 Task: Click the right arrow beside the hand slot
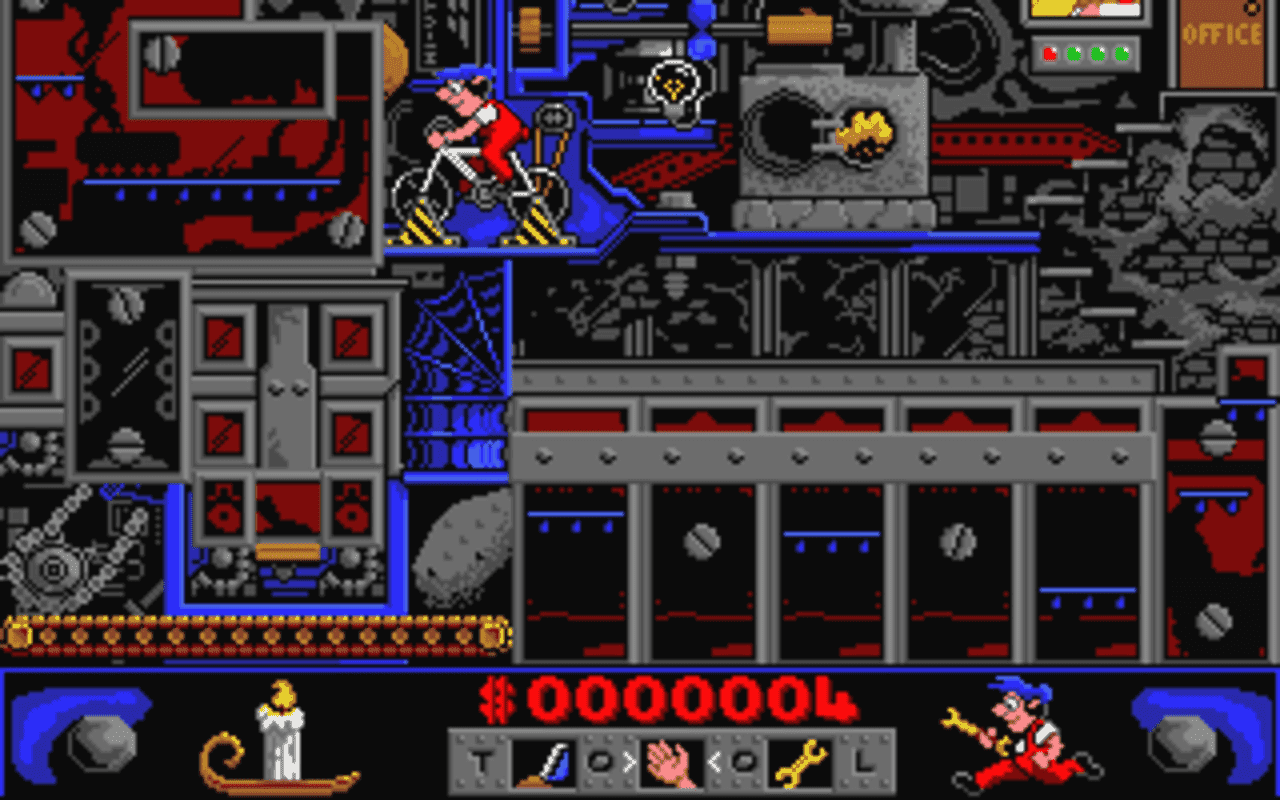pos(629,763)
